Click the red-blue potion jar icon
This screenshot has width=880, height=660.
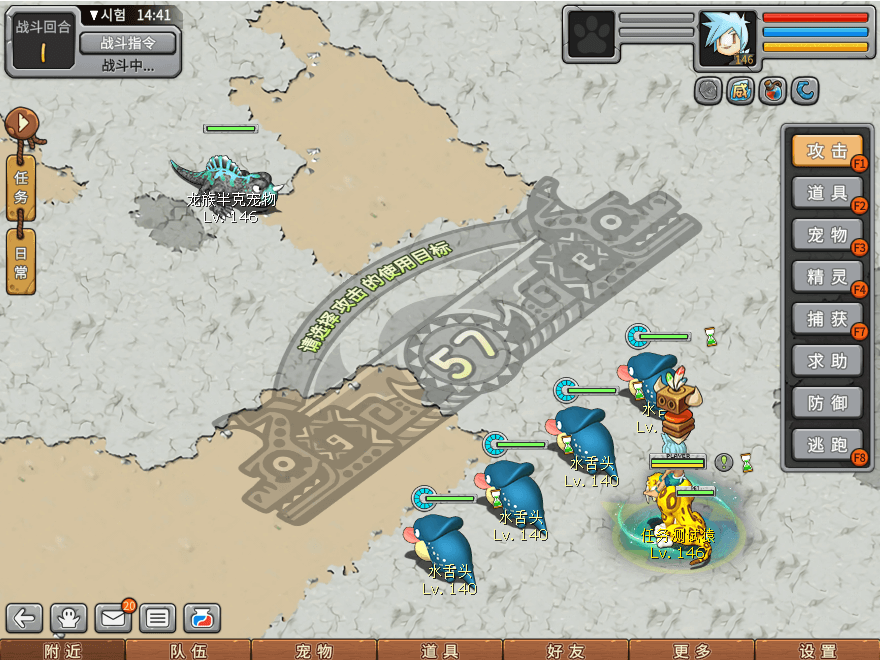201,618
